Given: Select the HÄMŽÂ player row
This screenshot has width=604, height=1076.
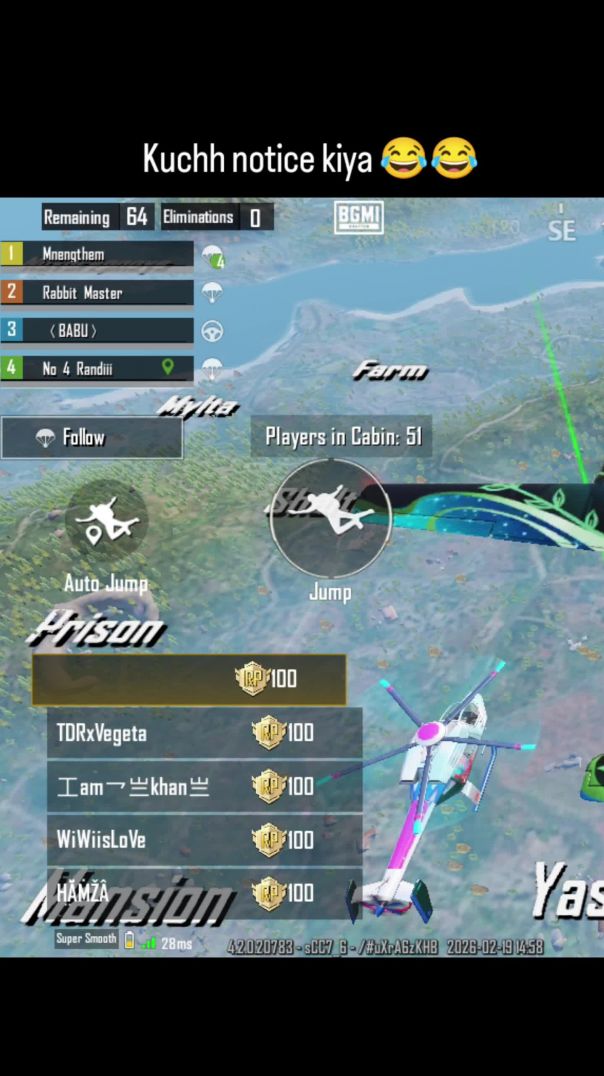Looking at the screenshot, I should (204, 893).
